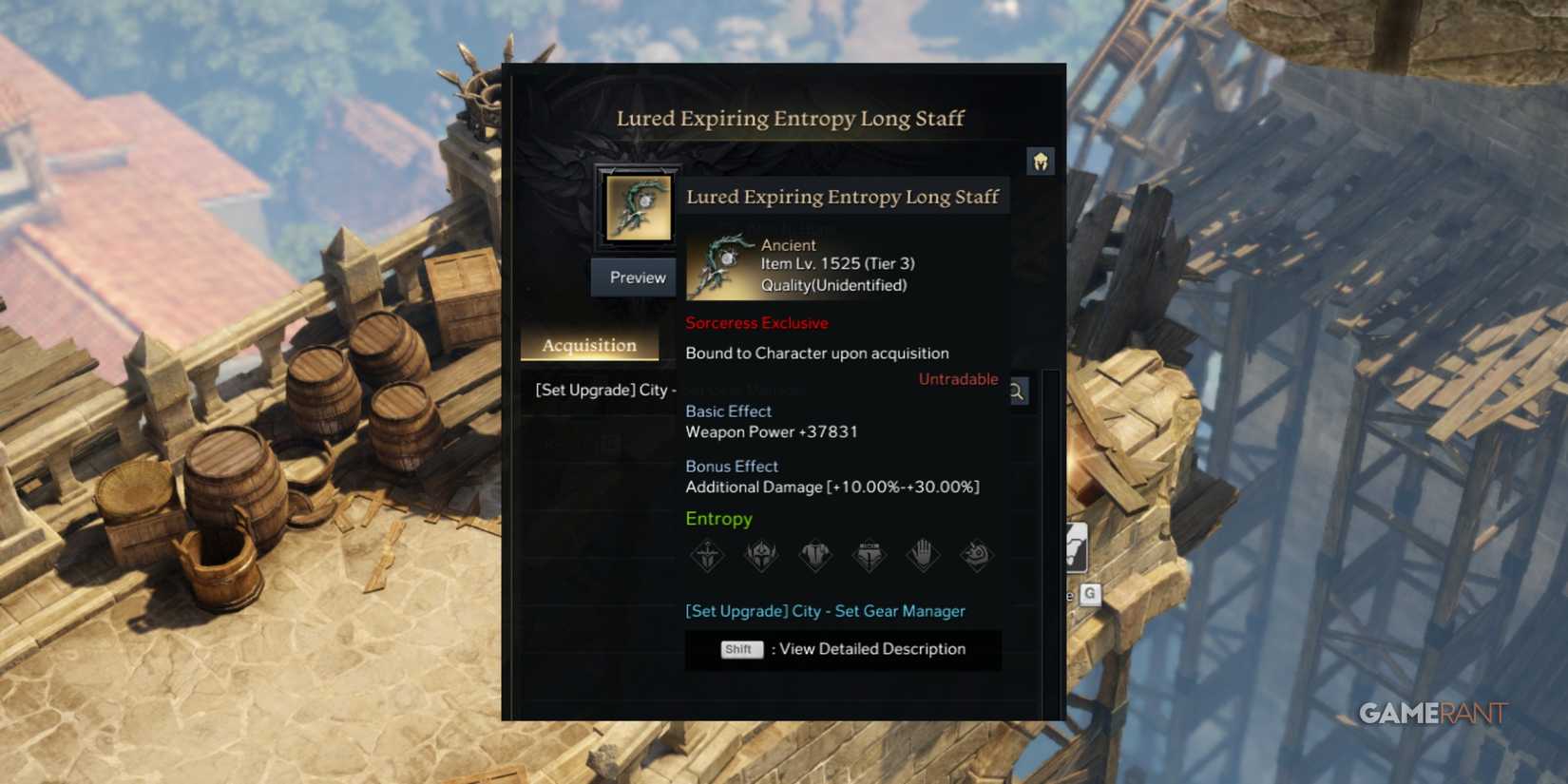Toggle the small staff icon beside Ancient text

click(722, 264)
